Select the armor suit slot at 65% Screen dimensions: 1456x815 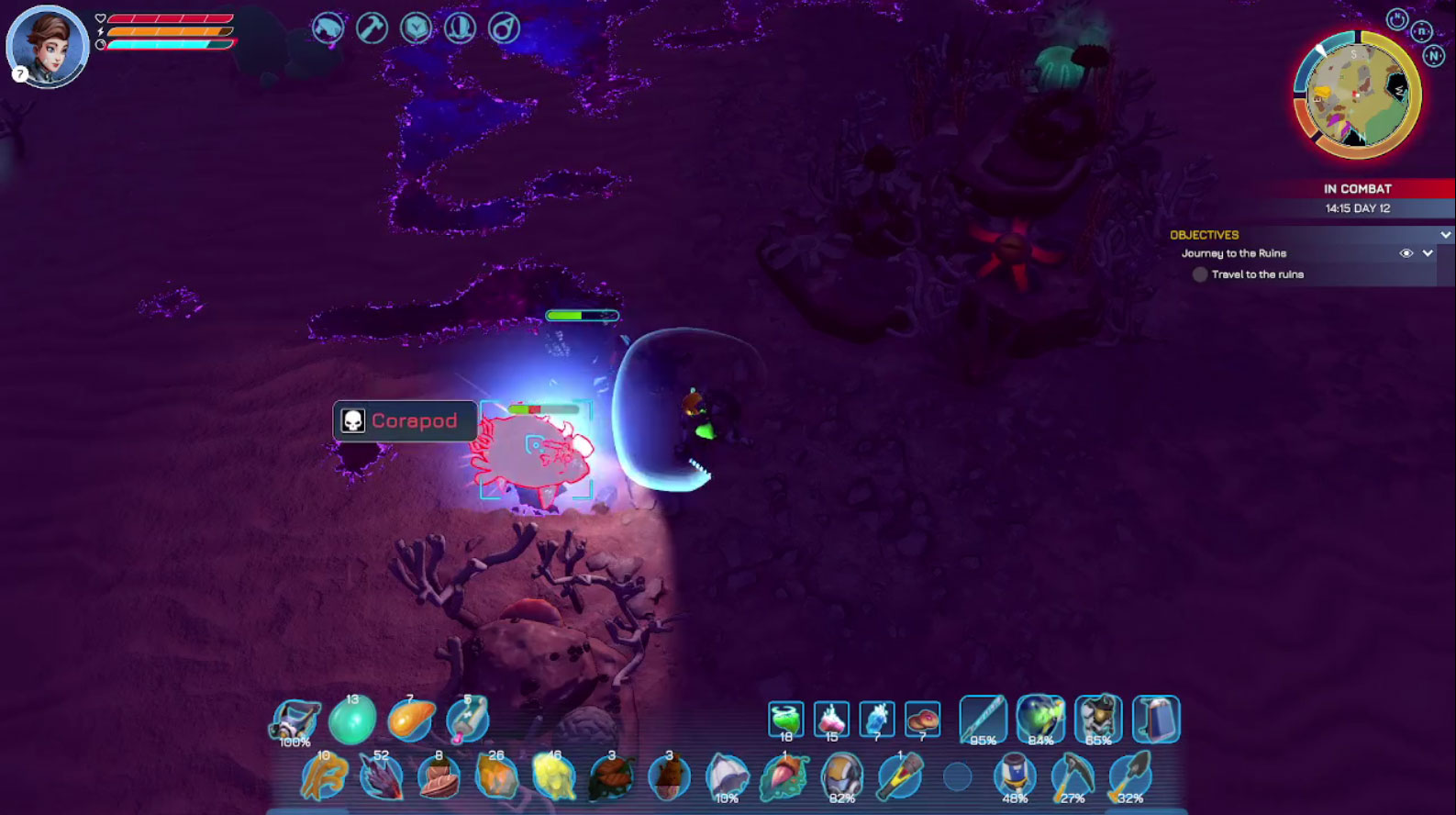(x=1098, y=719)
